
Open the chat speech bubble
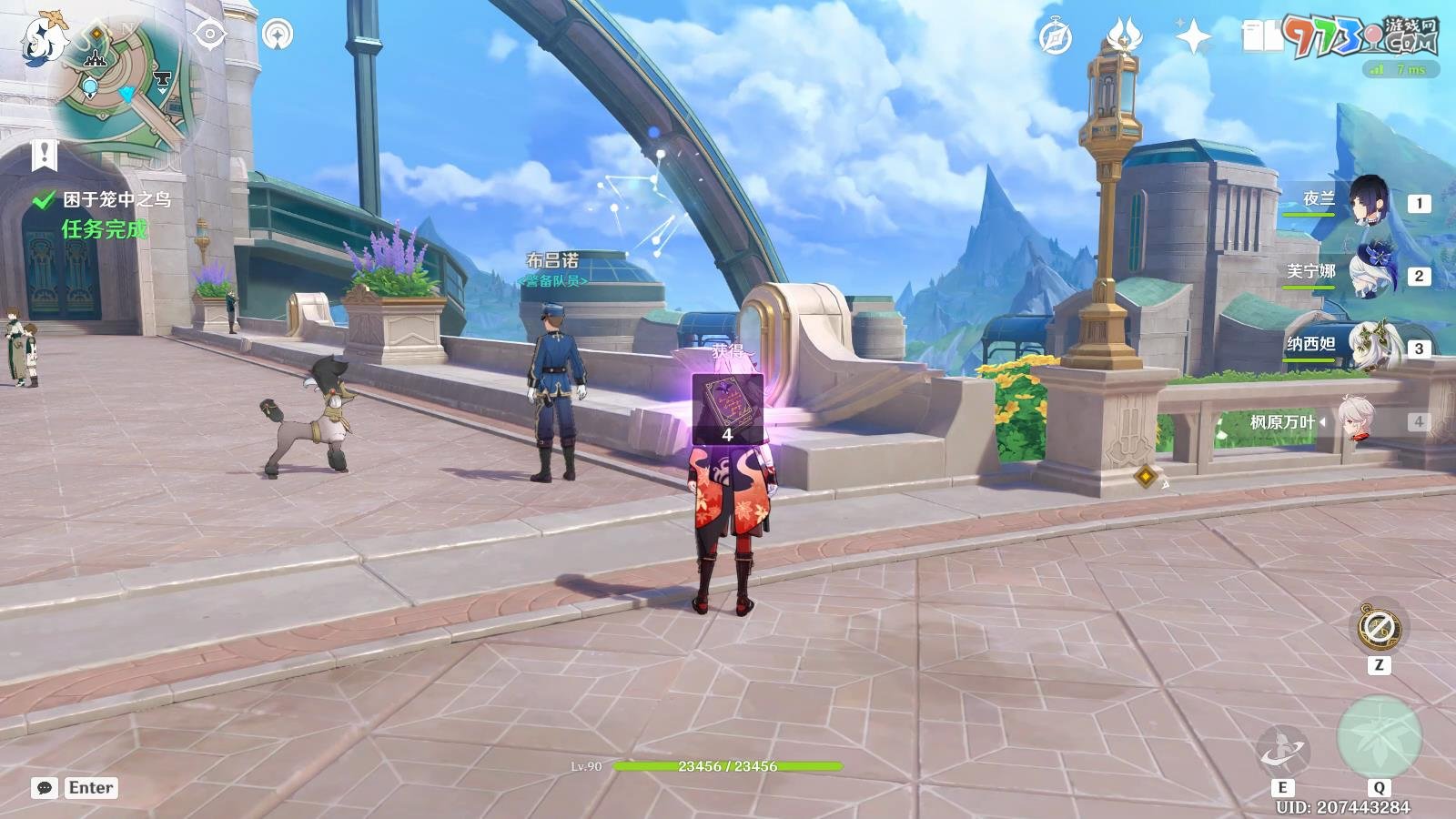click(44, 788)
